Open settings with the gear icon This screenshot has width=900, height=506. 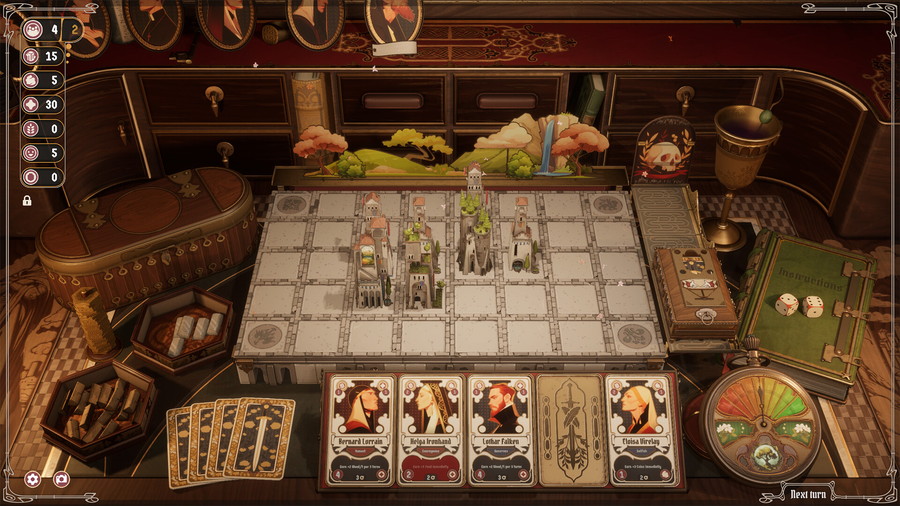(x=33, y=479)
